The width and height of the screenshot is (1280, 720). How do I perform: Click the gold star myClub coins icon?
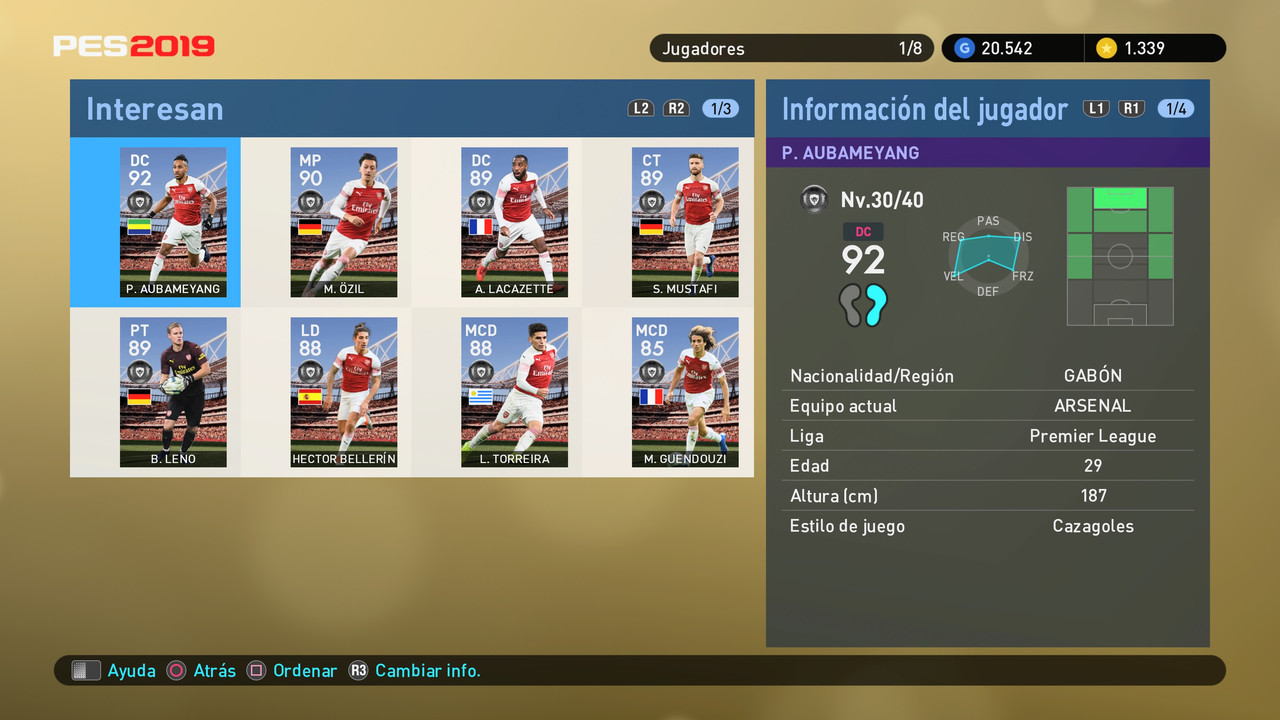tap(1107, 47)
